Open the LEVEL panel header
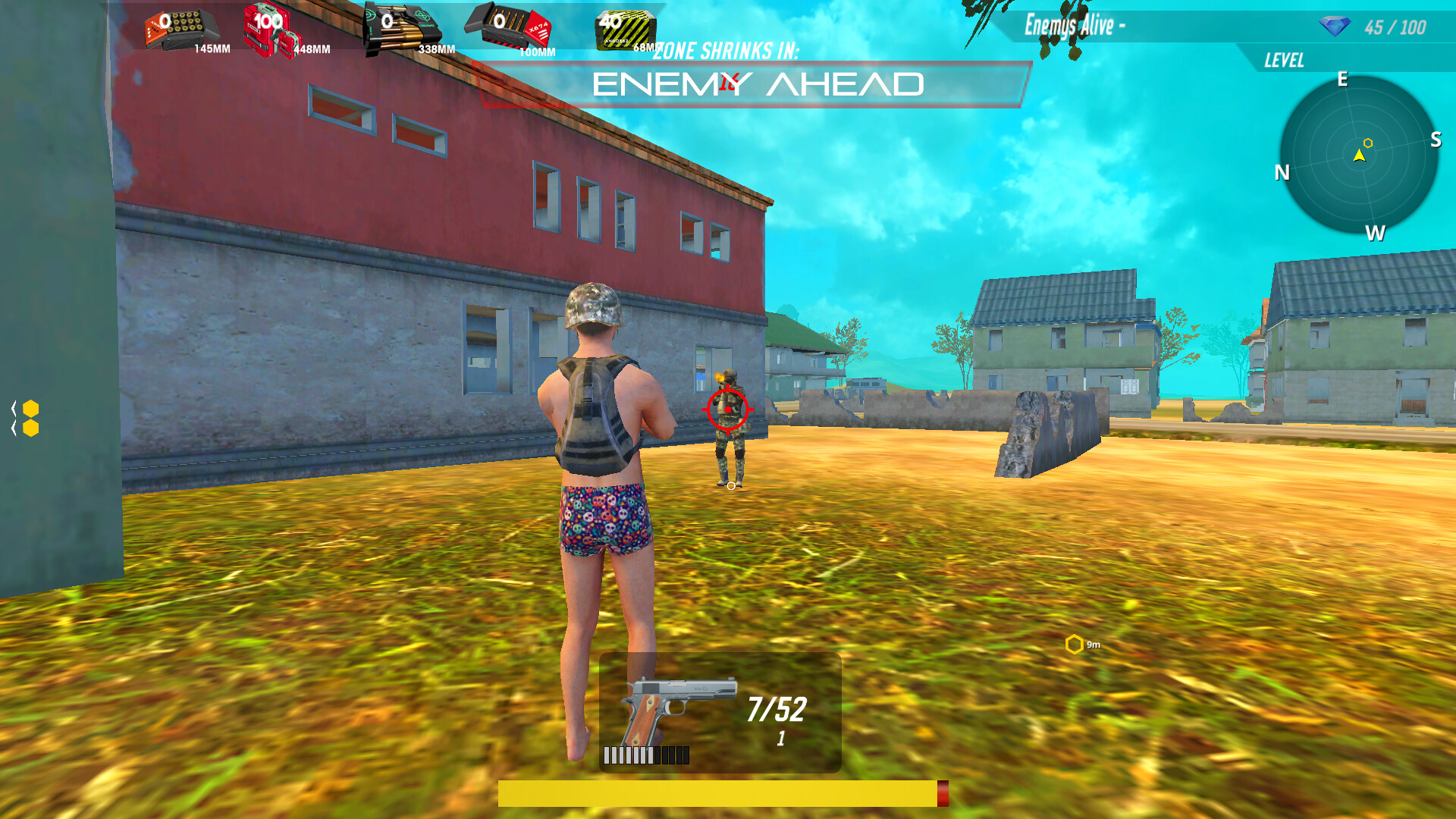The width and height of the screenshot is (1456, 819). click(1283, 60)
